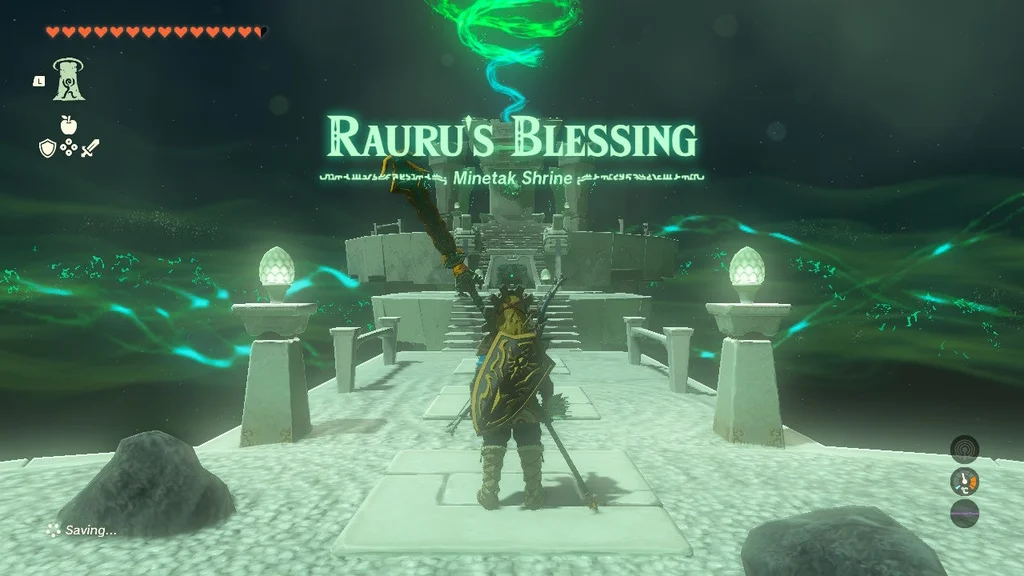Open the apple materials quick-select
This screenshot has width=1024, height=576.
(68, 125)
